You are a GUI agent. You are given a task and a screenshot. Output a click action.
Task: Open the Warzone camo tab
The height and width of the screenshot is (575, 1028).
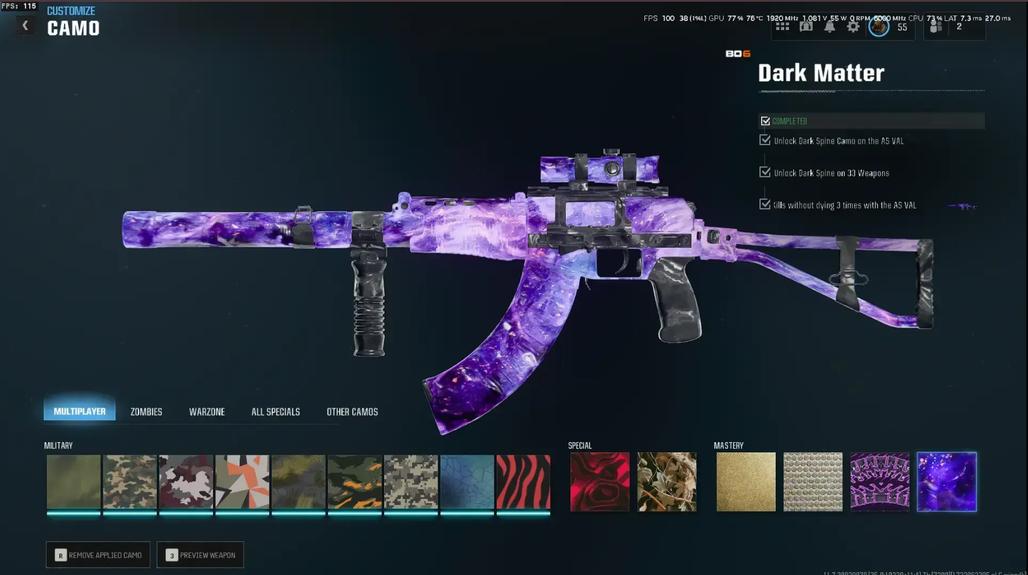pos(207,412)
